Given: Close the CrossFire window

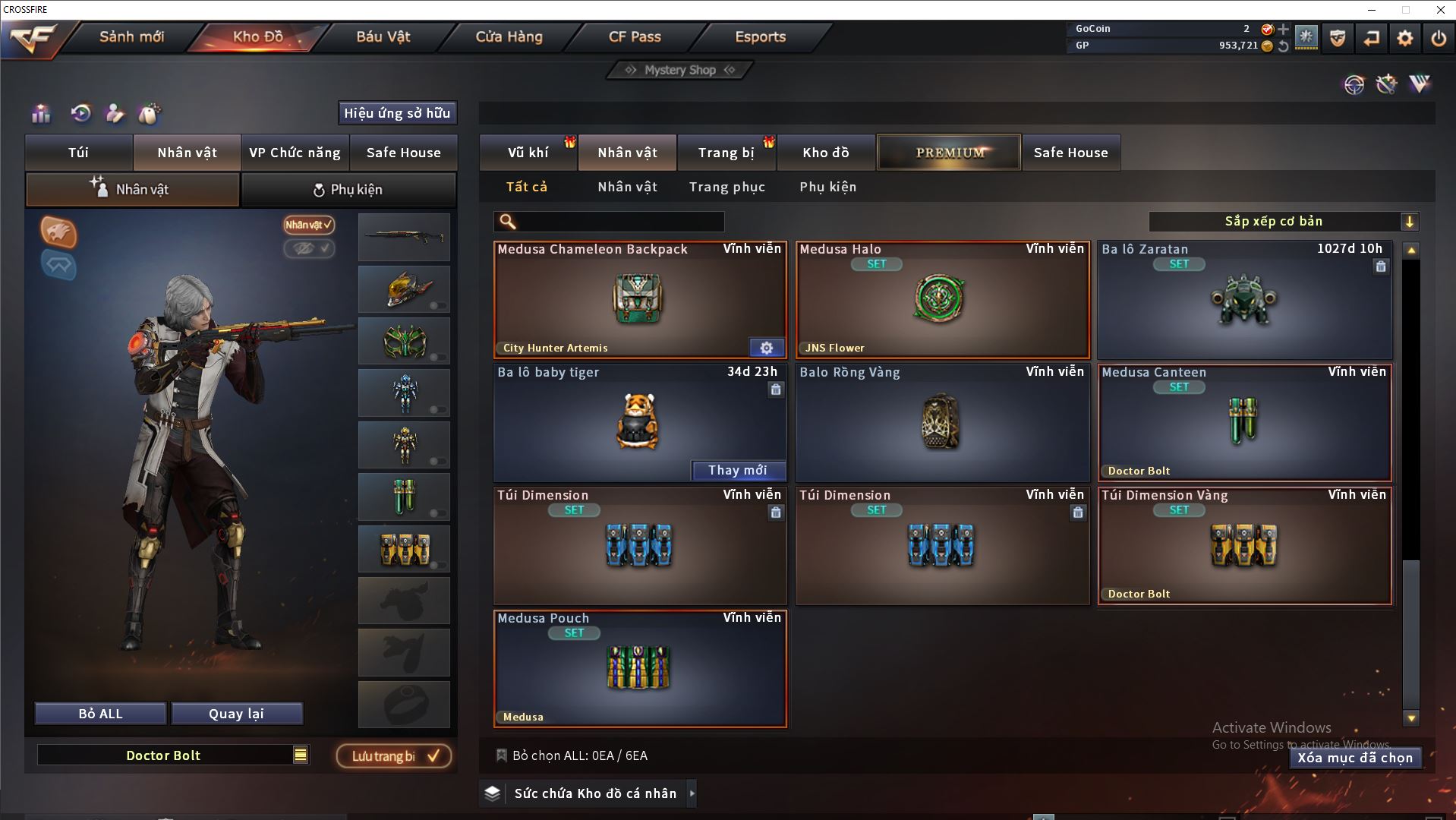Looking at the screenshot, I should 1440,10.
